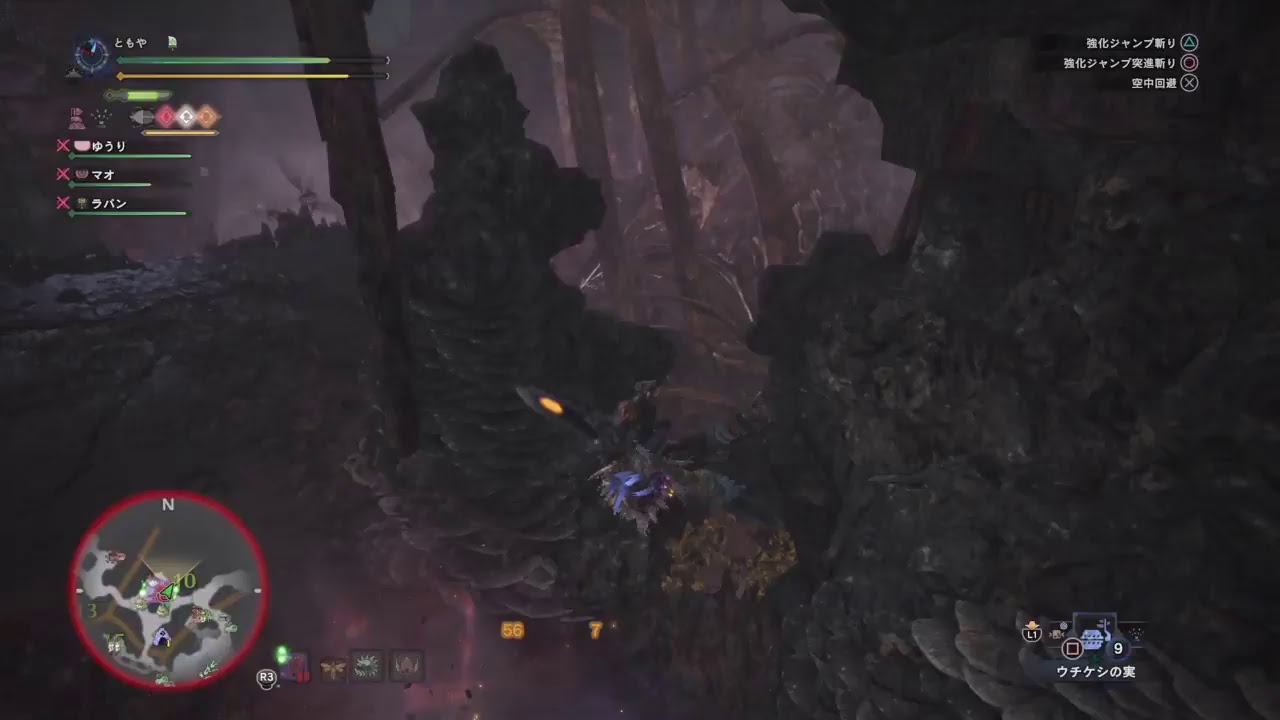Click the monster head slinger ammo icon

click(405, 665)
